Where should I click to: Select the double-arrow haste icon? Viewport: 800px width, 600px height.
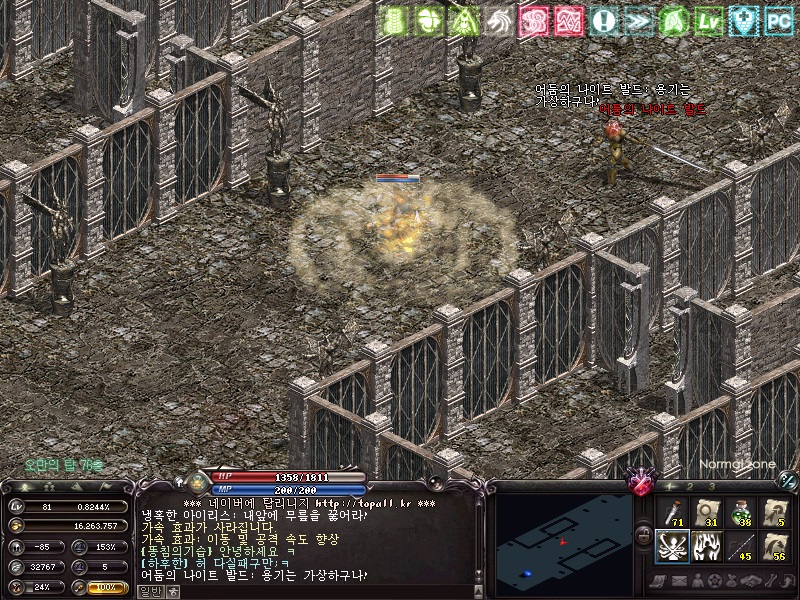639,18
